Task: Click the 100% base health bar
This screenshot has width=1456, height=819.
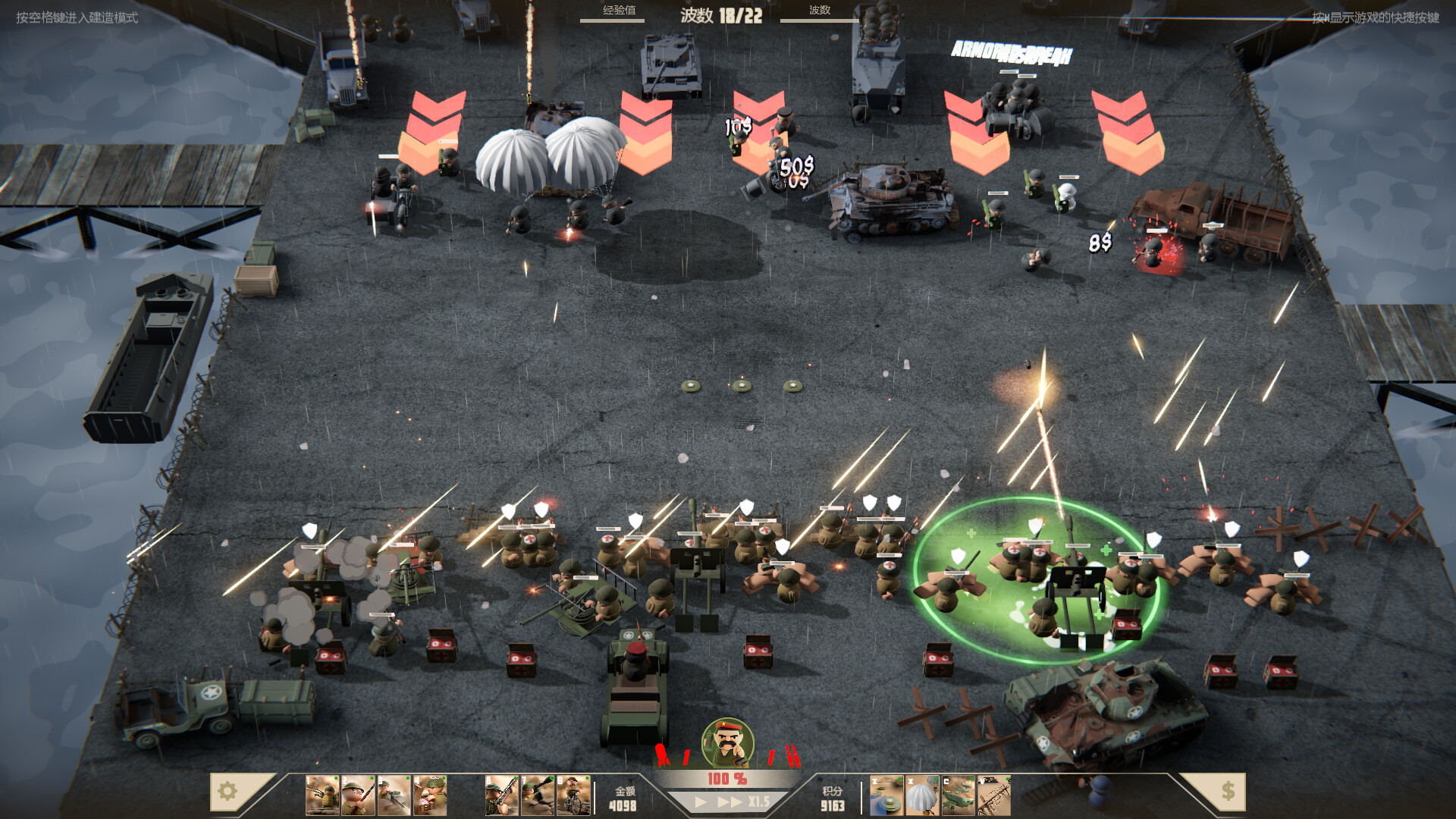Action: (x=727, y=777)
